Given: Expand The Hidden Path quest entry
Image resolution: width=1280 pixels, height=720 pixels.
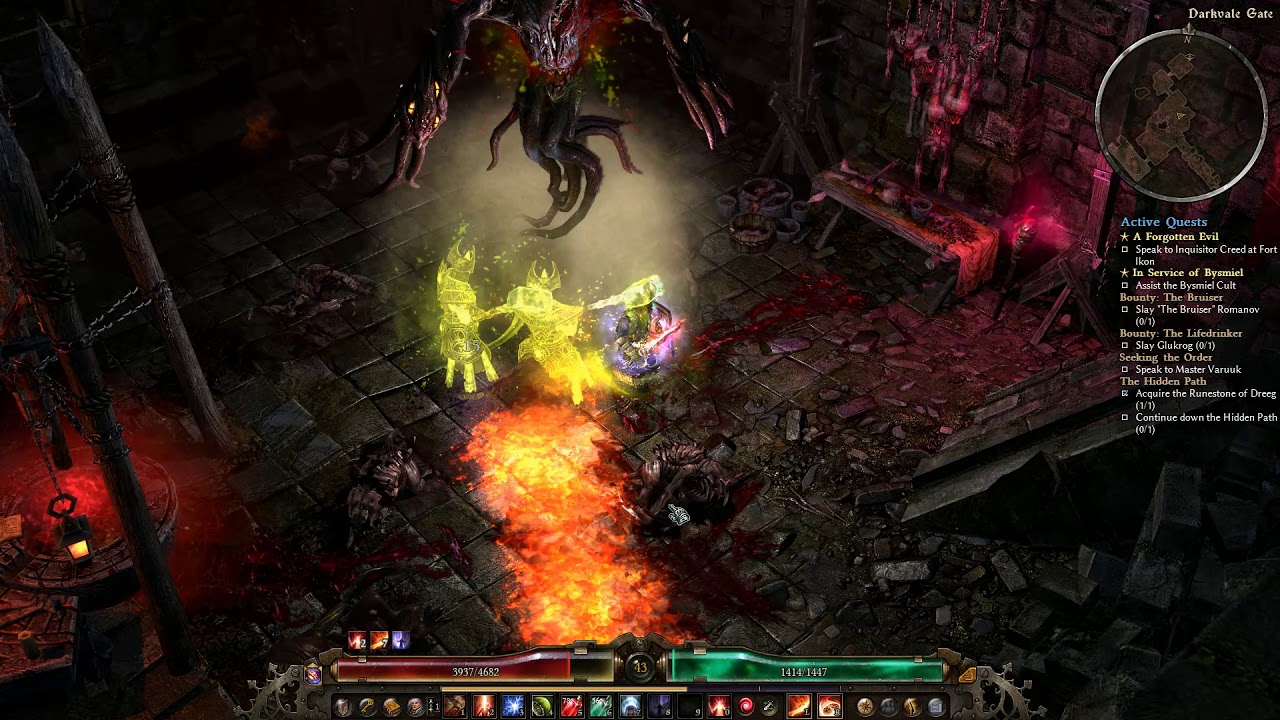Looking at the screenshot, I should 1163,381.
